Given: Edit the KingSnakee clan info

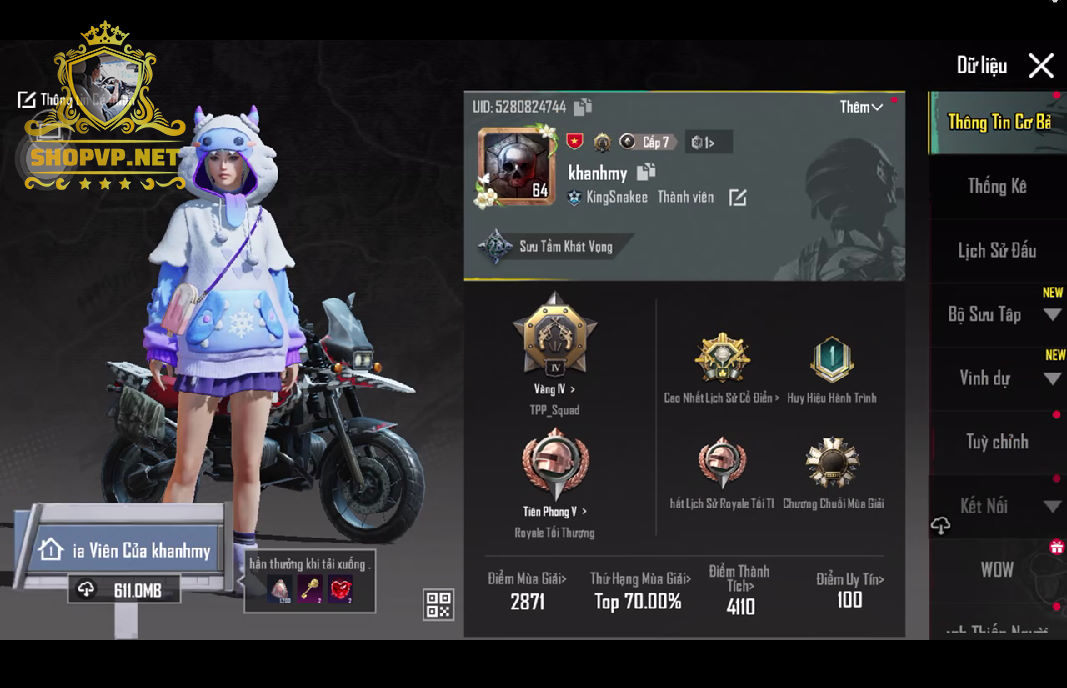Looking at the screenshot, I should coord(737,198).
